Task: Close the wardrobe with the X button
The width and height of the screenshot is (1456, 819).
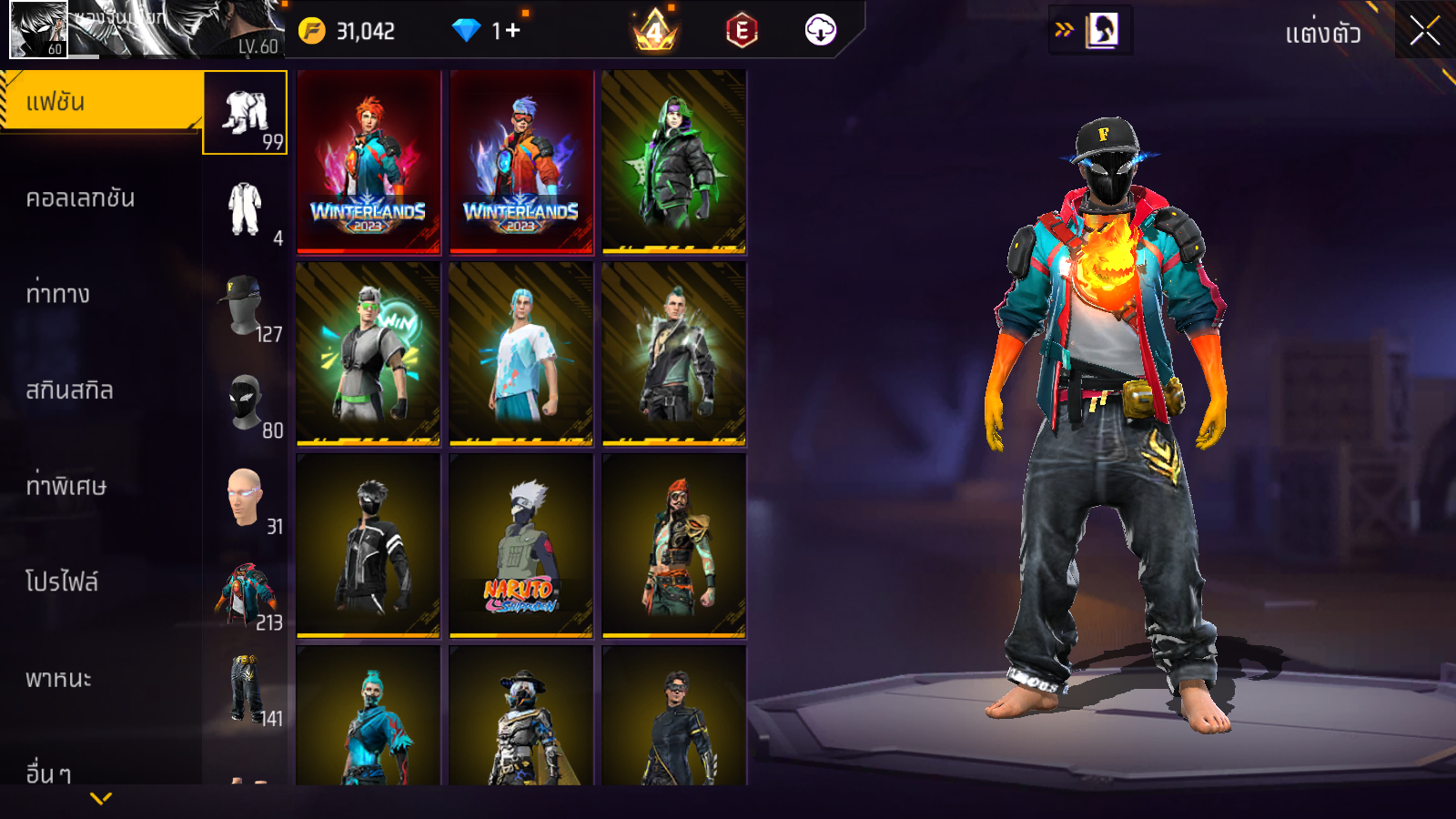Action: pyautogui.click(x=1424, y=31)
